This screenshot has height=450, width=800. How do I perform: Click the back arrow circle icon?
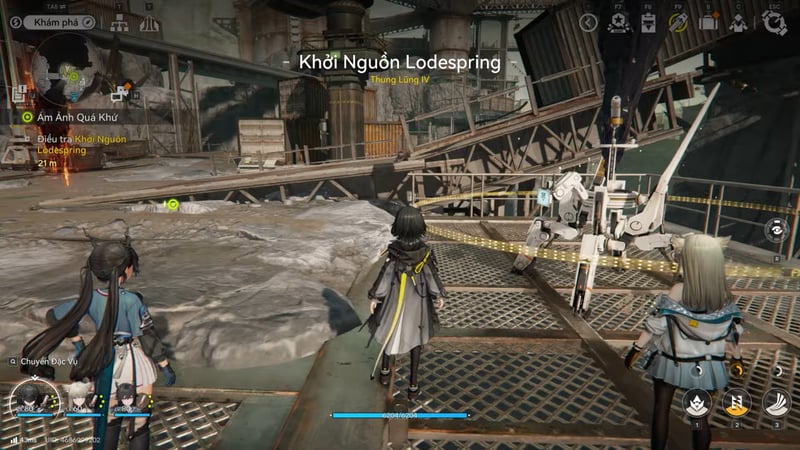pos(590,22)
